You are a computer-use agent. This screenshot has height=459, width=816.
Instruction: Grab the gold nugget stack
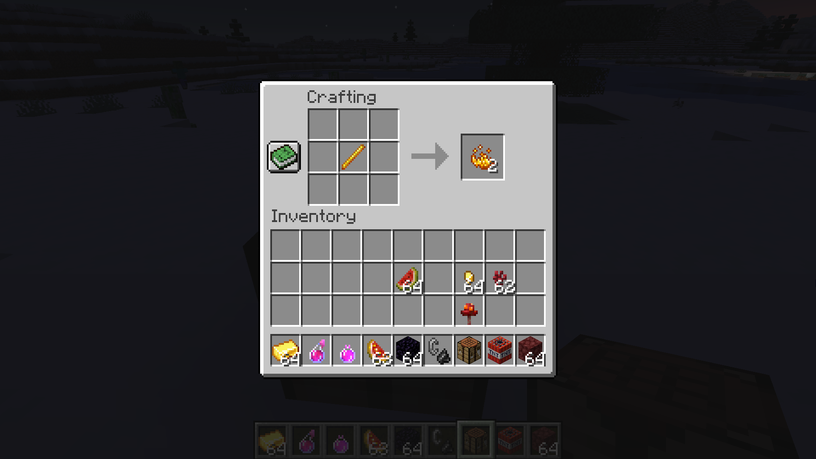coord(469,279)
